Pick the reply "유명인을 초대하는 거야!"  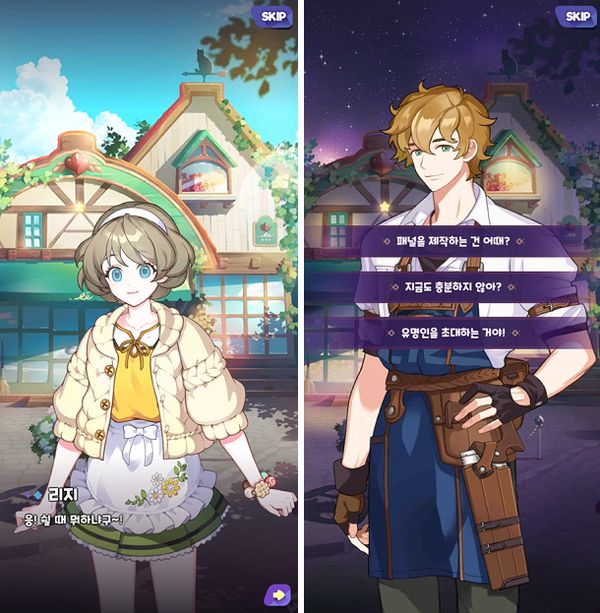pos(453,331)
